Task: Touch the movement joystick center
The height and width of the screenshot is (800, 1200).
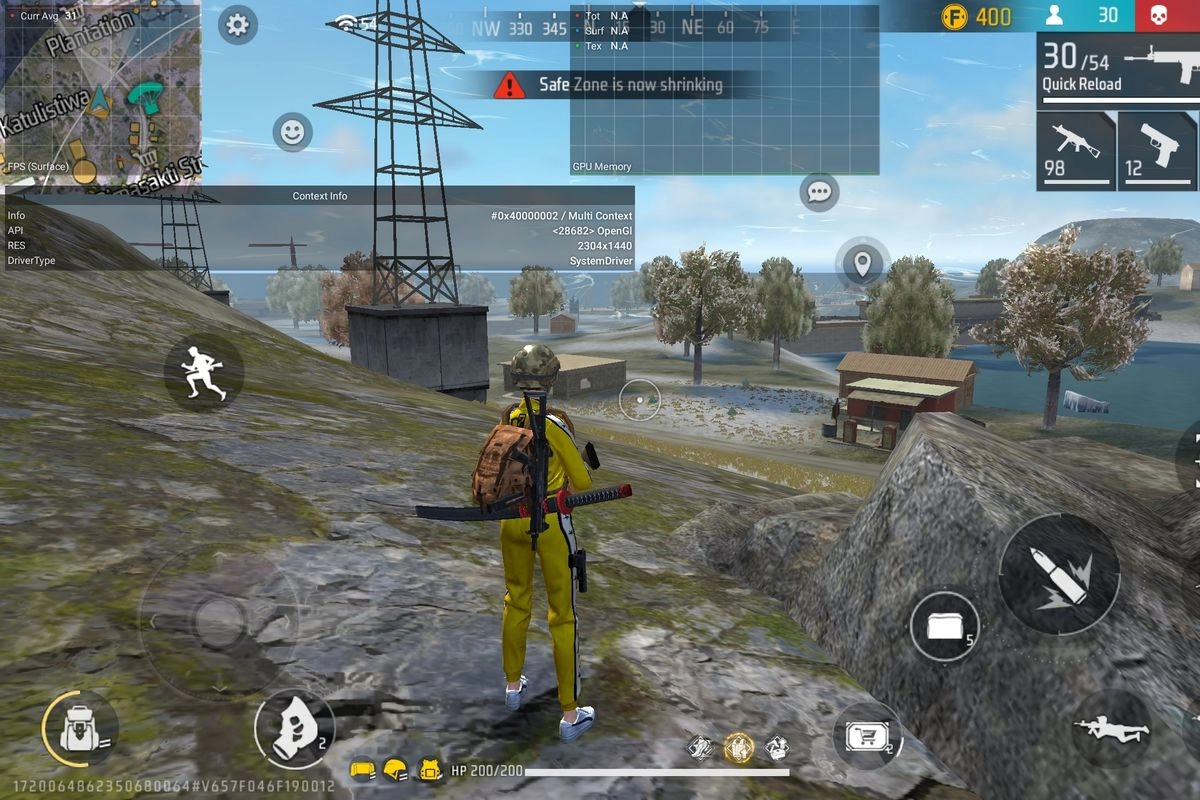Action: tap(217, 623)
